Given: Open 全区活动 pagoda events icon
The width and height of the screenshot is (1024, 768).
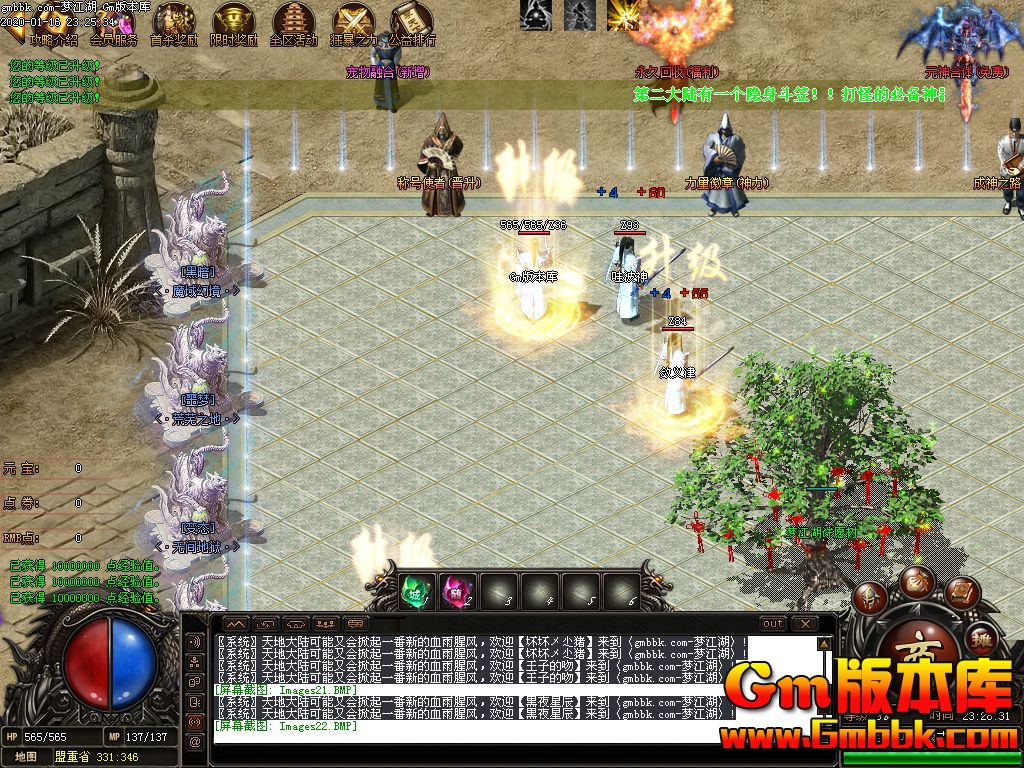Looking at the screenshot, I should pos(293,22).
